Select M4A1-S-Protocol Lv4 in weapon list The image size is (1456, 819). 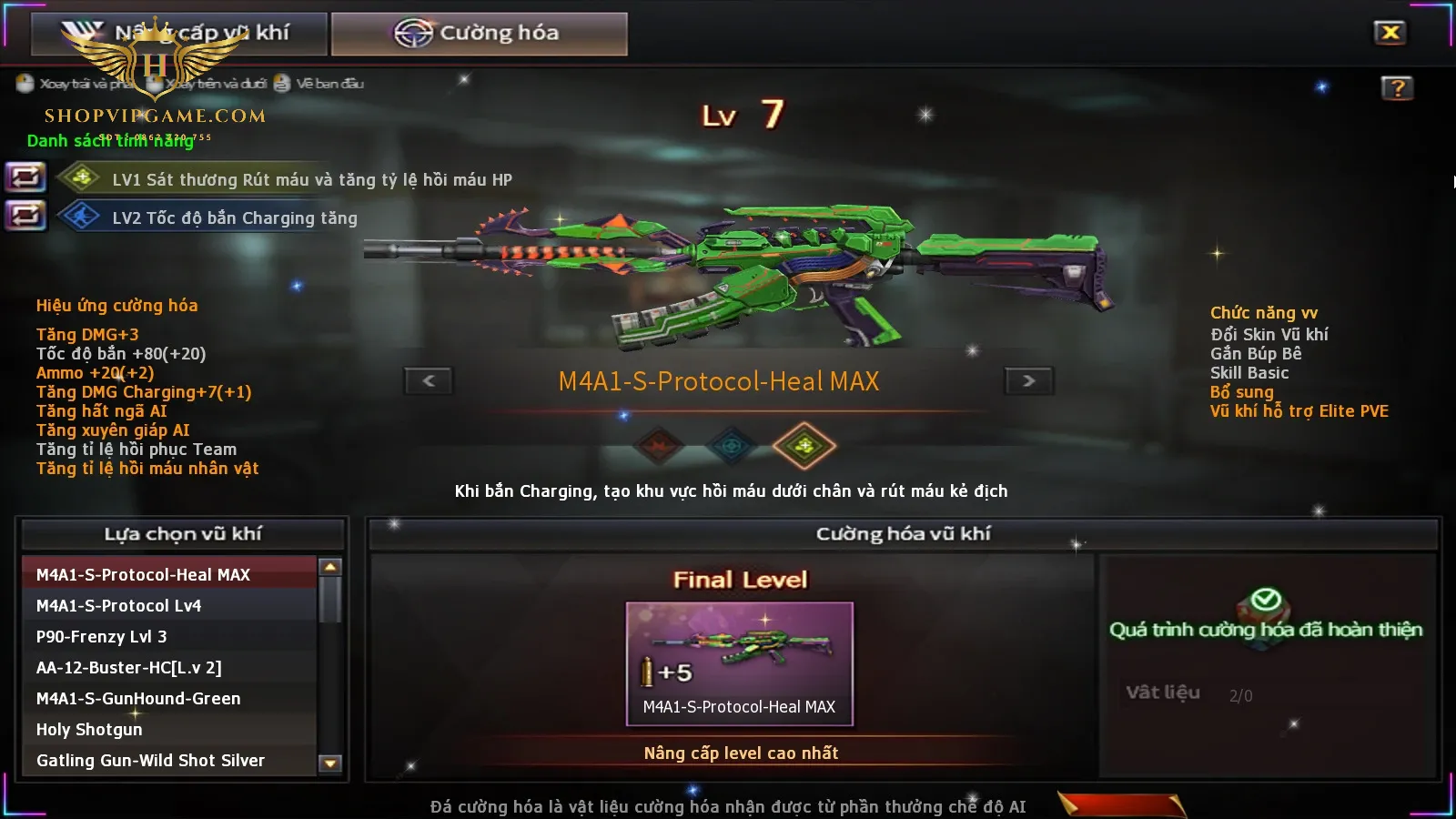pyautogui.click(x=169, y=606)
